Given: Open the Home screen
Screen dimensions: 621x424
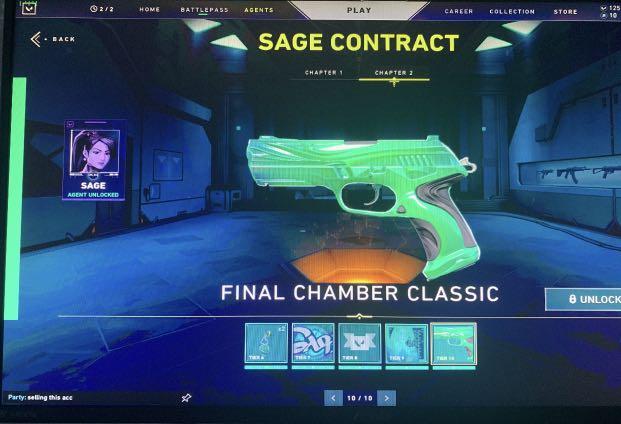Looking at the screenshot, I should 150,10.
